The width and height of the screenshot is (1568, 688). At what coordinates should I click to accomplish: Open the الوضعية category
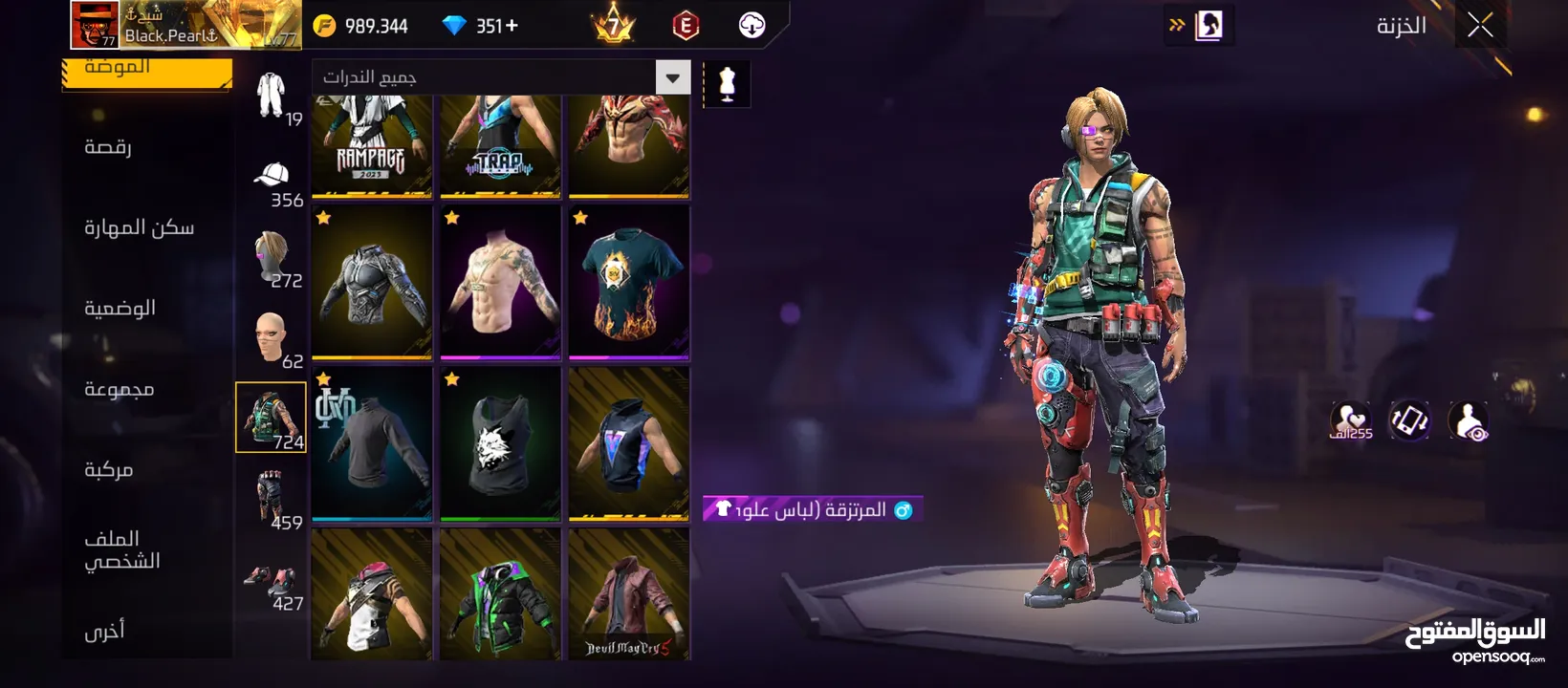tap(120, 308)
